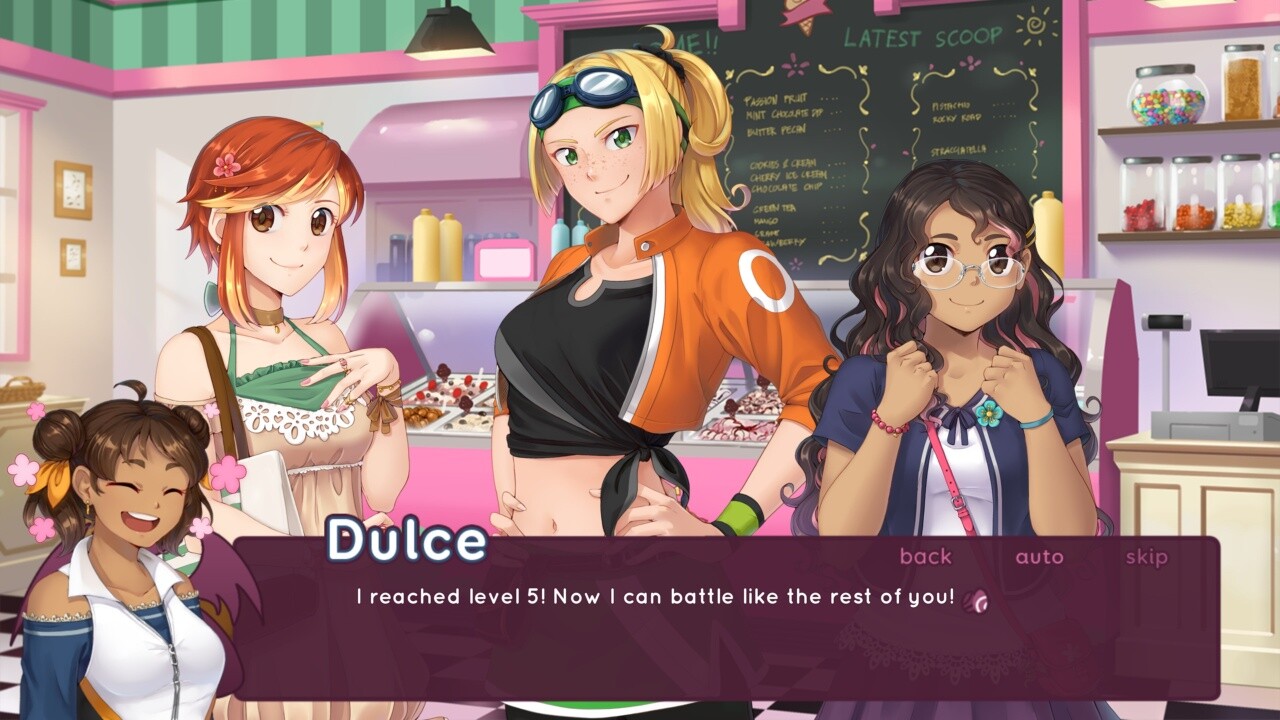Select Stracciatella on the menu board
The image size is (1280, 720).
[960, 147]
